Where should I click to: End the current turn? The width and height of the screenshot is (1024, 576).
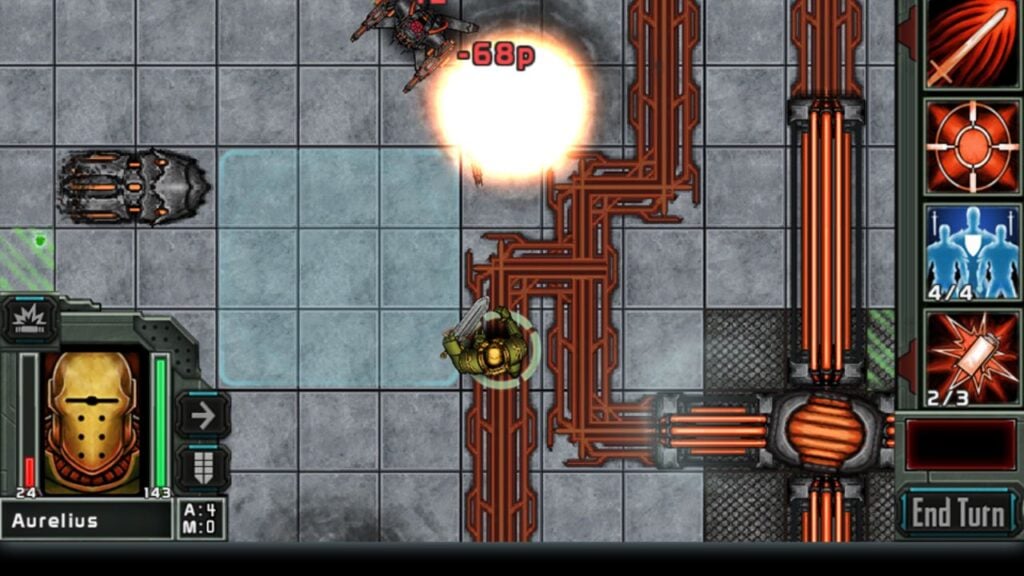[x=957, y=513]
